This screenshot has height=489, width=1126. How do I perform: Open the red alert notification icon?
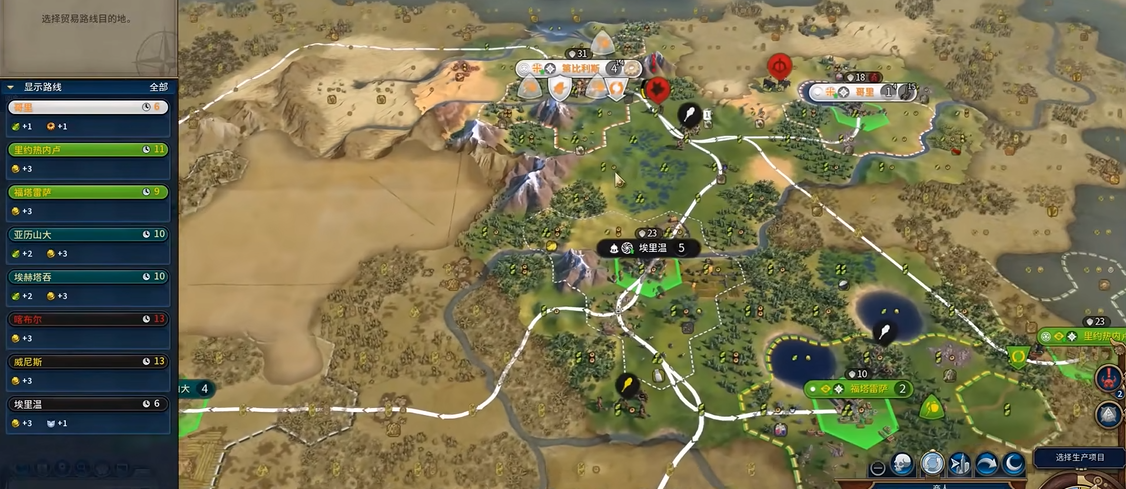[1107, 379]
